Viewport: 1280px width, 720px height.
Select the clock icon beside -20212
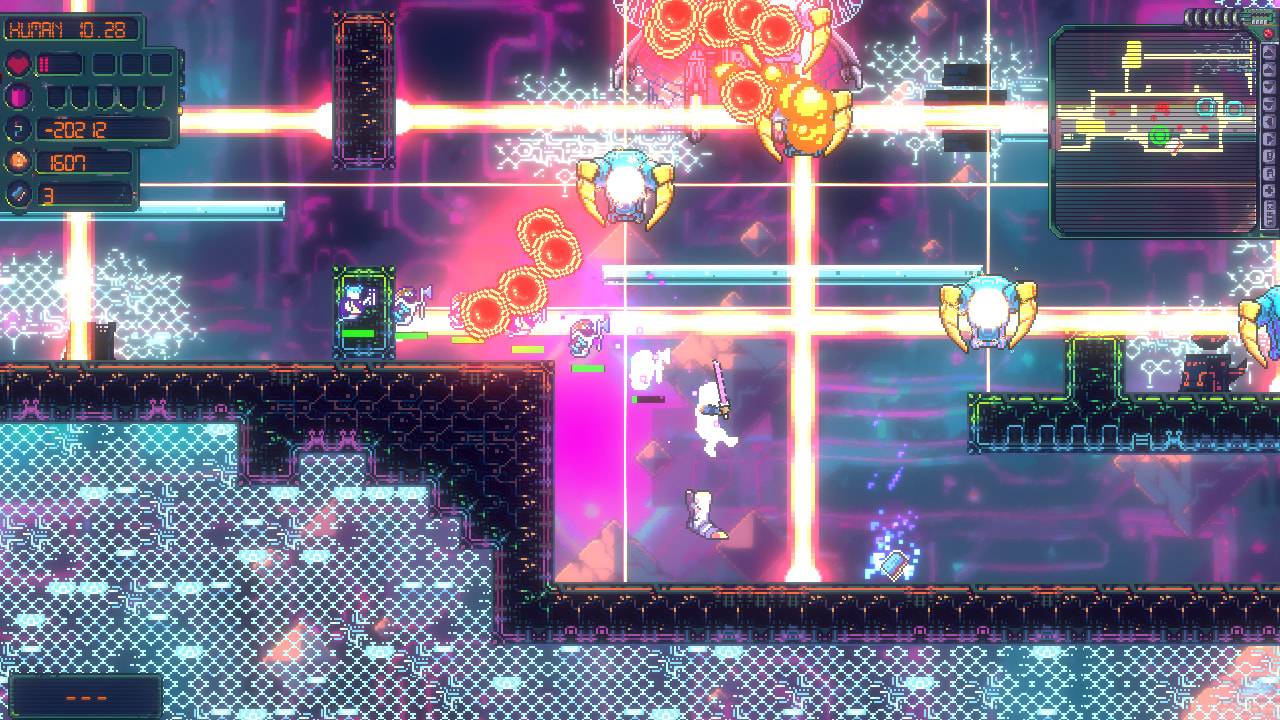tap(15, 130)
